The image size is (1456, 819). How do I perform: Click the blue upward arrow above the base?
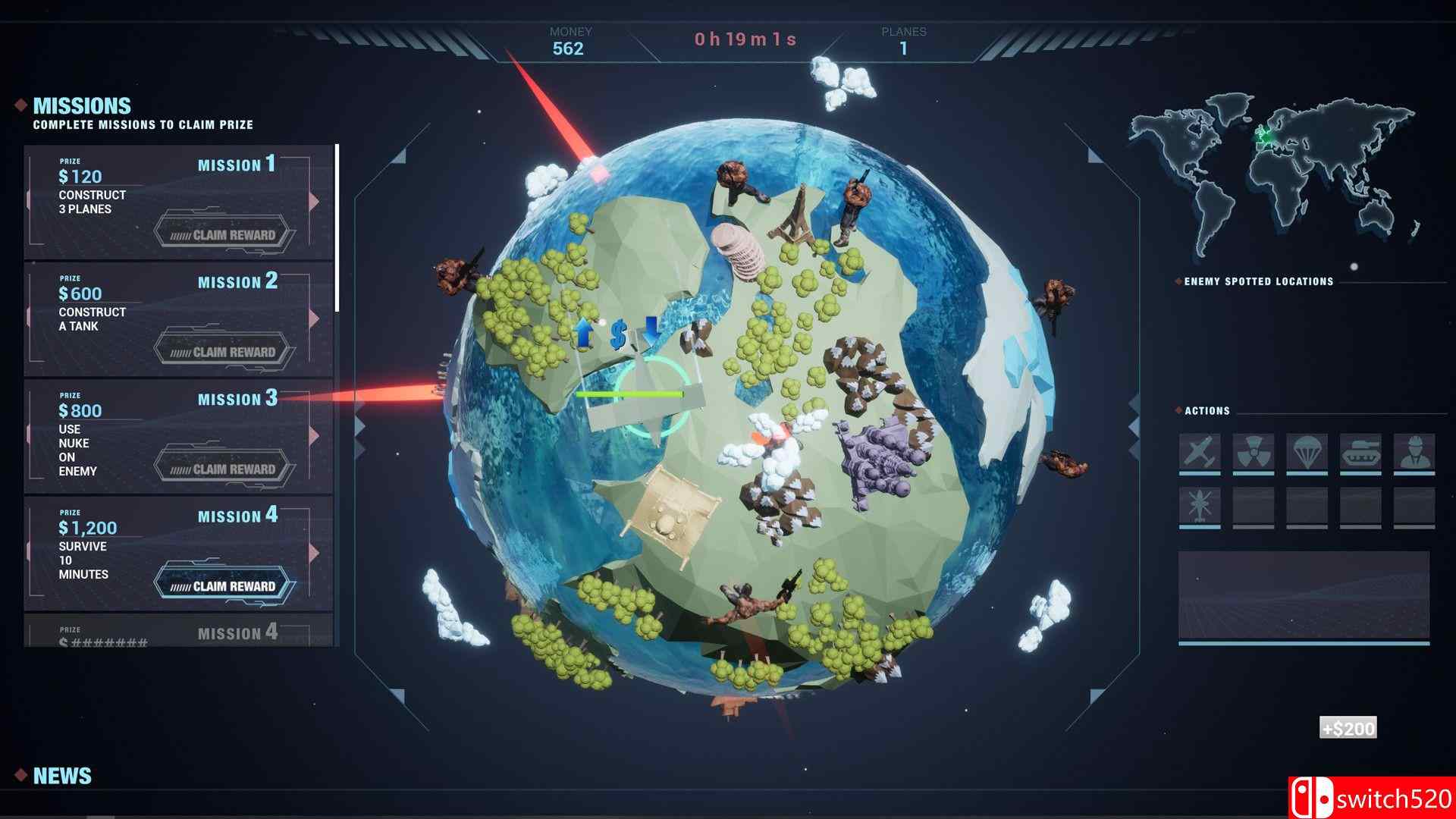[582, 334]
